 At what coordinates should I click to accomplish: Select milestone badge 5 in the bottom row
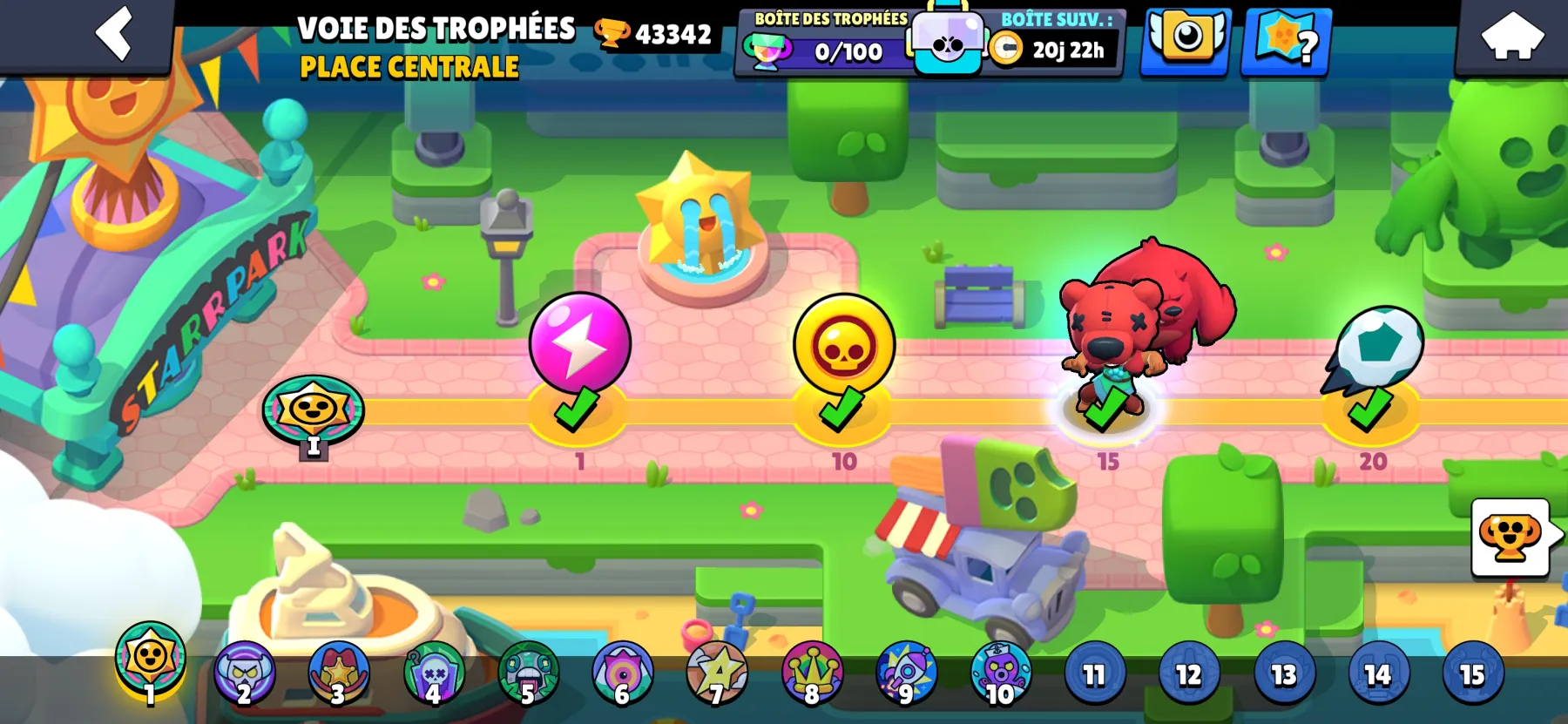526,673
